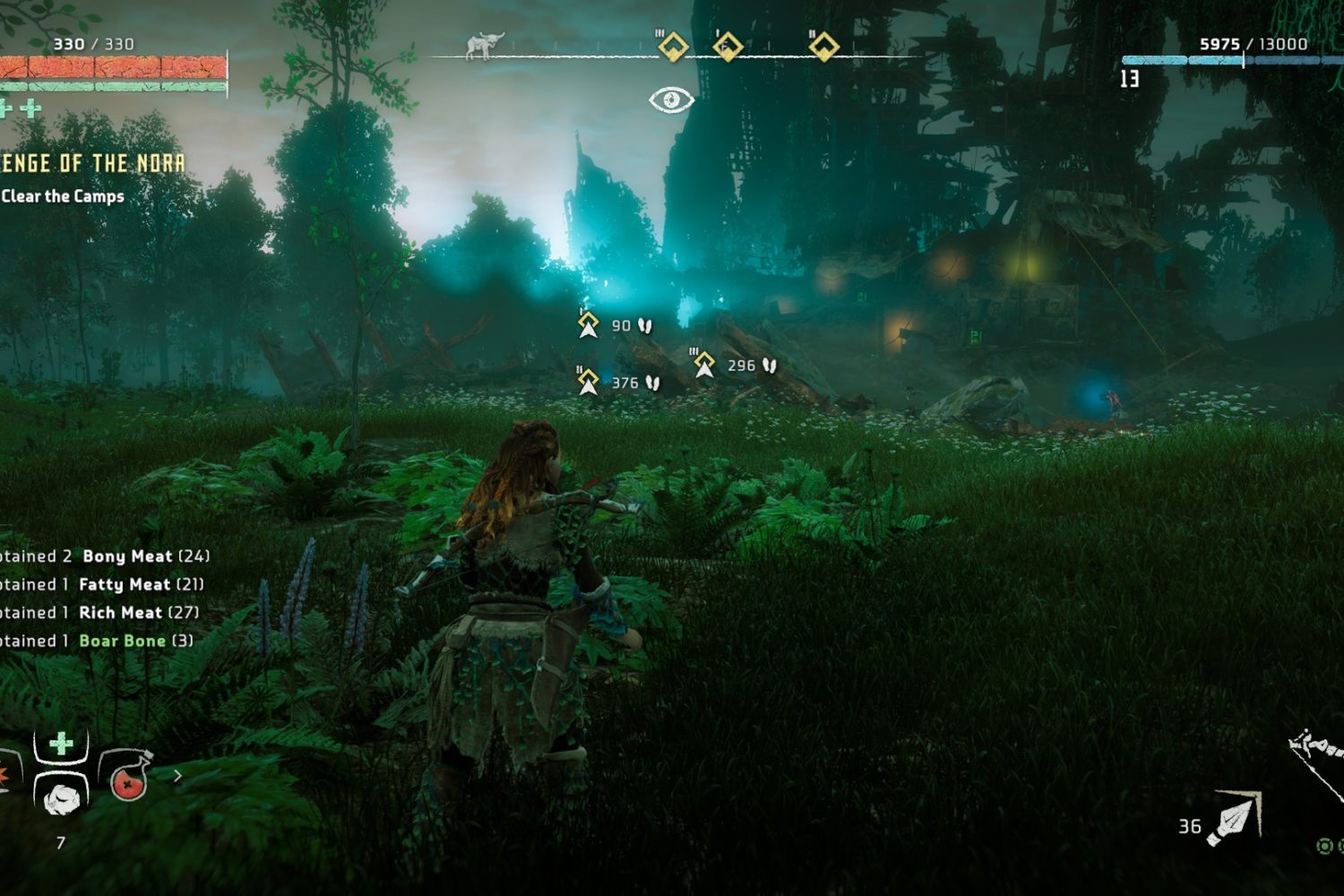Select the arrowhead ammo icon

pos(1235,819)
